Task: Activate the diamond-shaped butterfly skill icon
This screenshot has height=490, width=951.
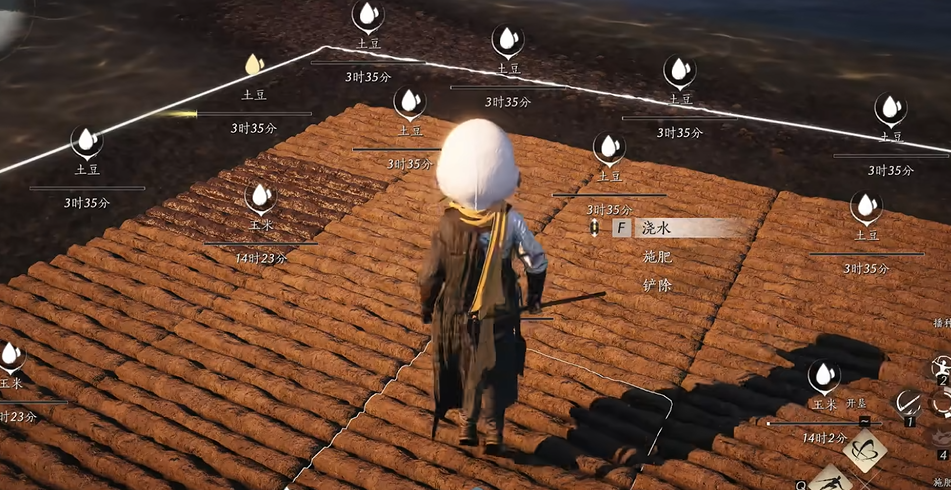Action: [864, 449]
